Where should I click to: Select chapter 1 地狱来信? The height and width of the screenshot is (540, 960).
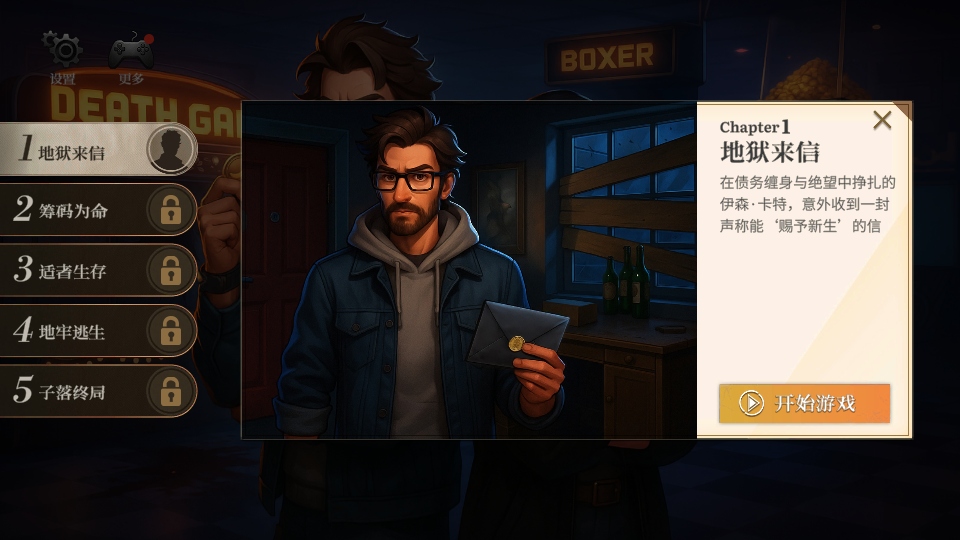[x=97, y=150]
